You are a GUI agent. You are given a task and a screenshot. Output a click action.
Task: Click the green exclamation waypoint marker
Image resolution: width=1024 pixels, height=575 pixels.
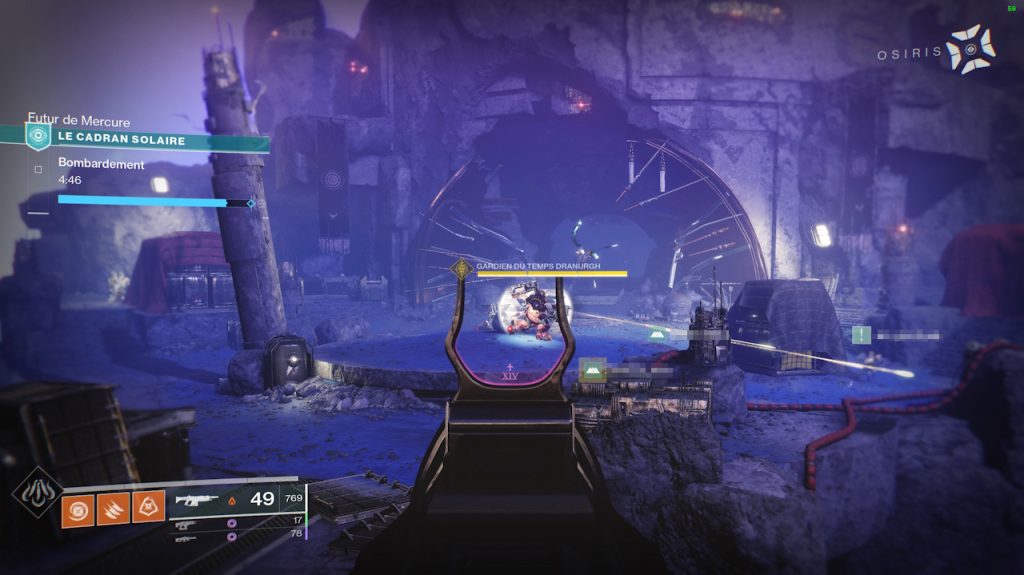point(861,335)
